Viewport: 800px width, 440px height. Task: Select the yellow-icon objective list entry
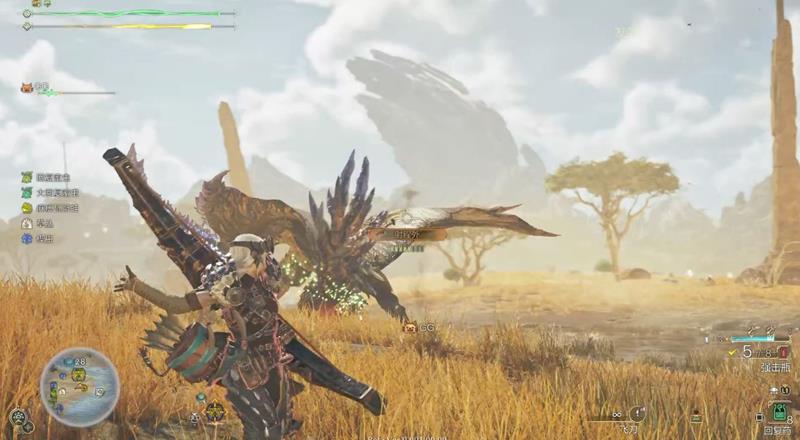tap(27, 208)
